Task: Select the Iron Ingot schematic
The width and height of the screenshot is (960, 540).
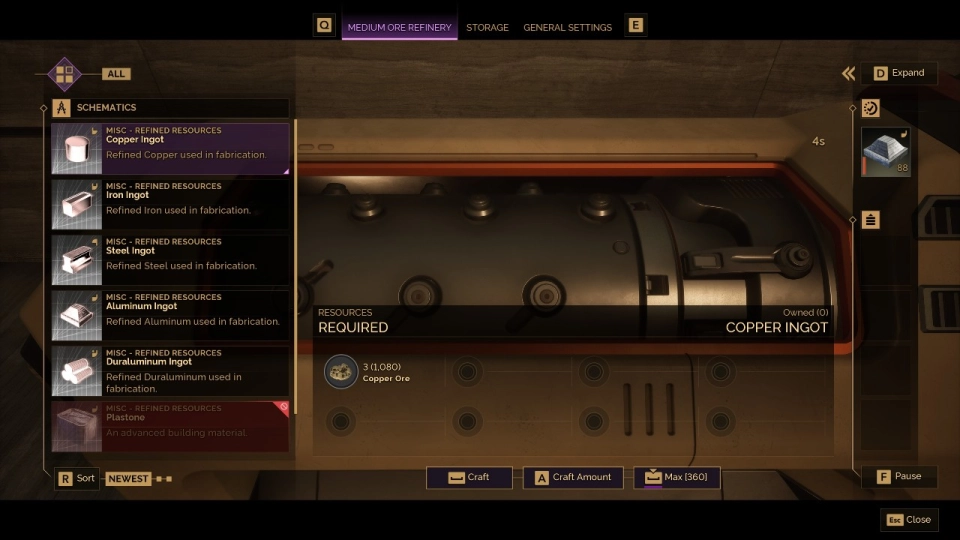Action: click(x=170, y=203)
